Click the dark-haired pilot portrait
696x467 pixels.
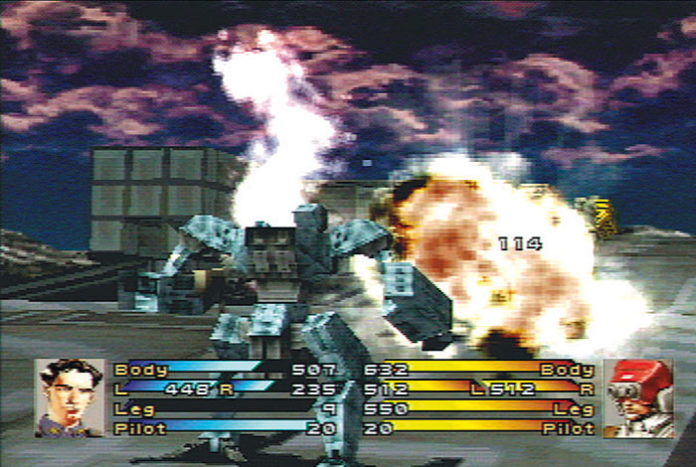pos(68,397)
